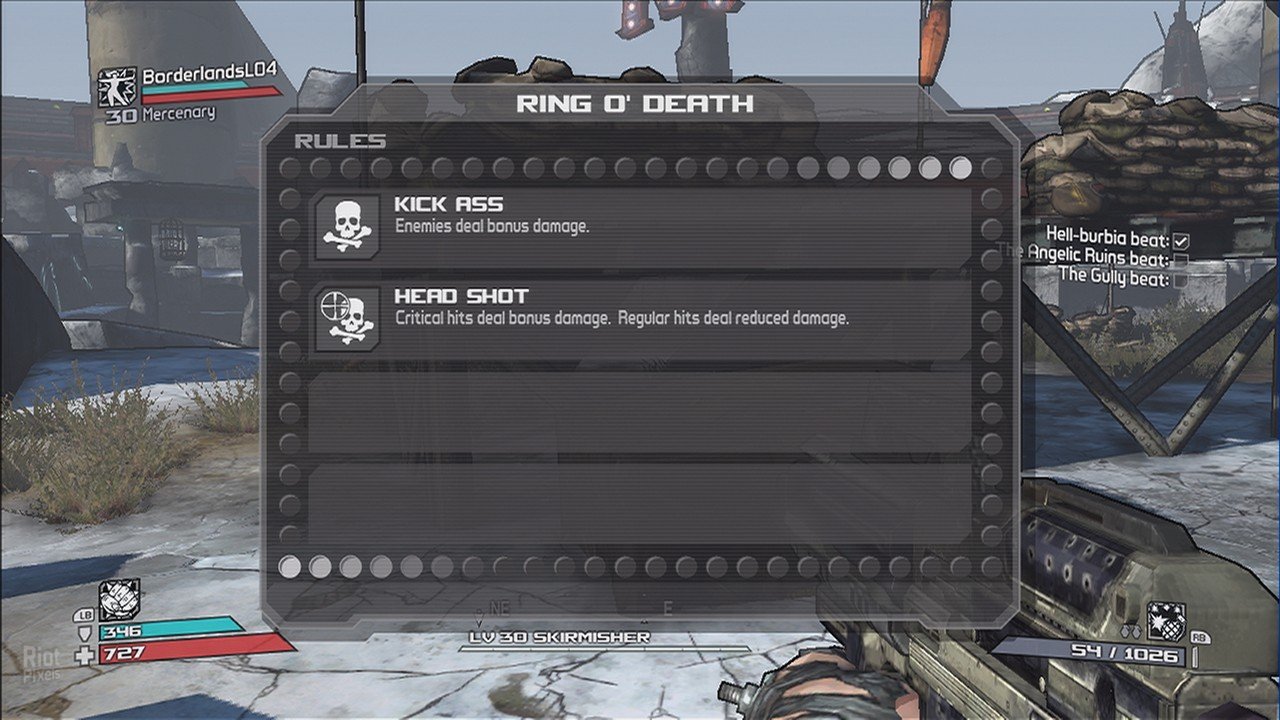
Task: Click The Gully beat checkbox
Action: tap(1181, 279)
